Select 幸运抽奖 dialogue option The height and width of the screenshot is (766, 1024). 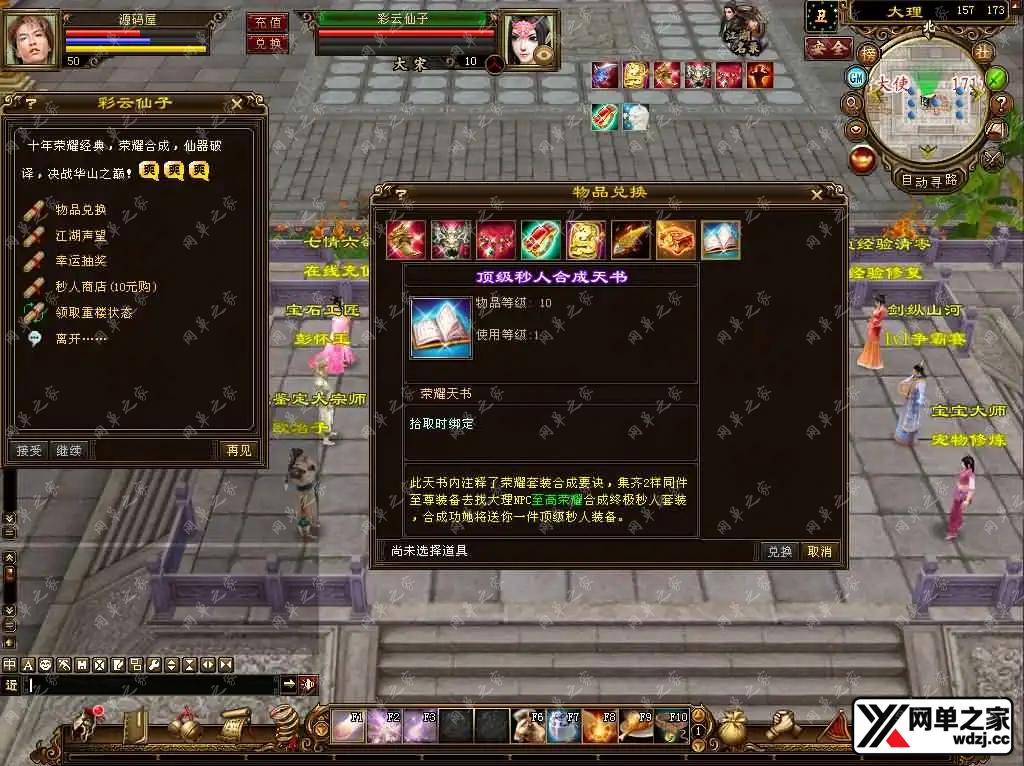(x=80, y=261)
